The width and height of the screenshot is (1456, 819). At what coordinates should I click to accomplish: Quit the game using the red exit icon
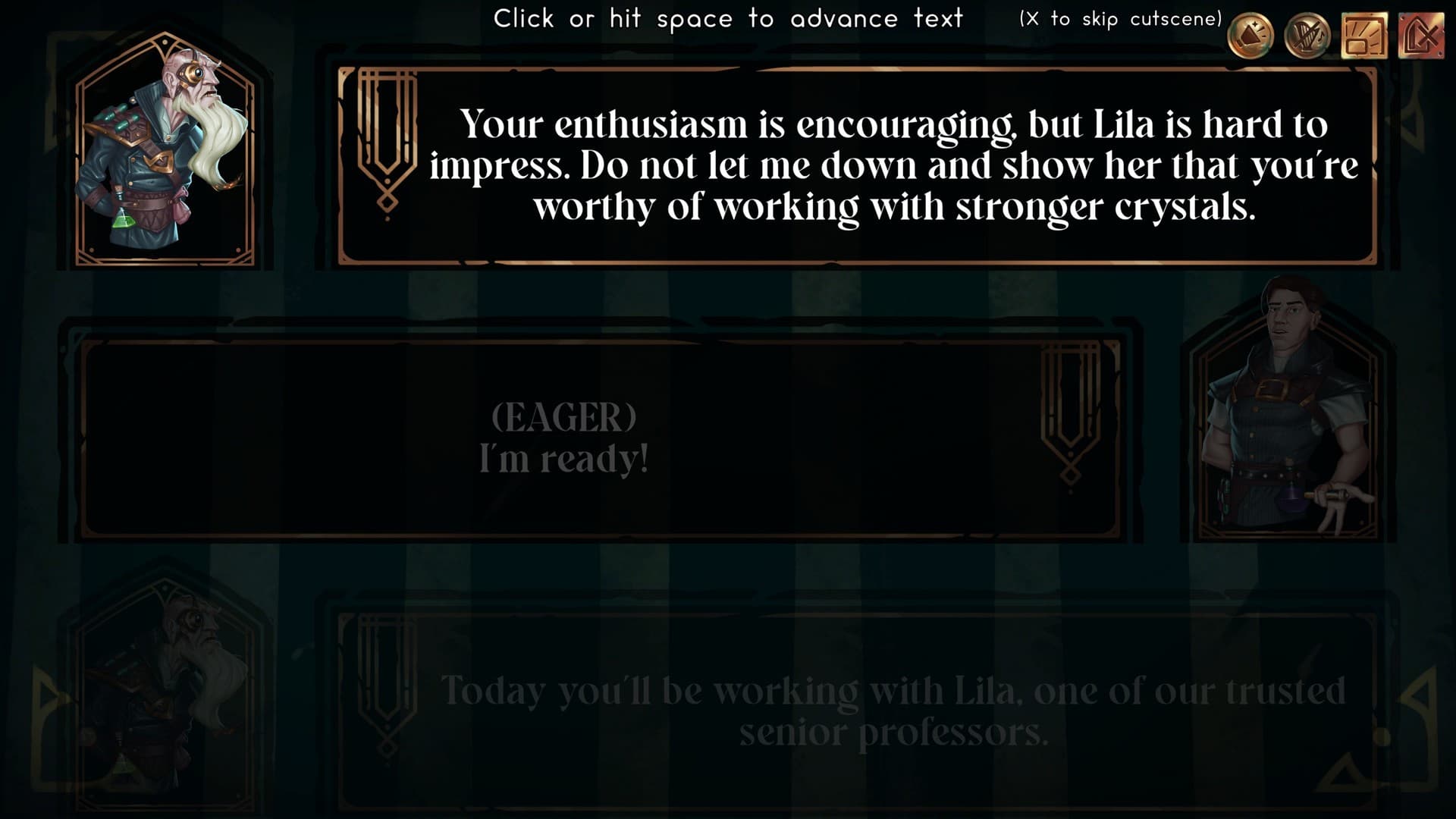tap(1420, 36)
